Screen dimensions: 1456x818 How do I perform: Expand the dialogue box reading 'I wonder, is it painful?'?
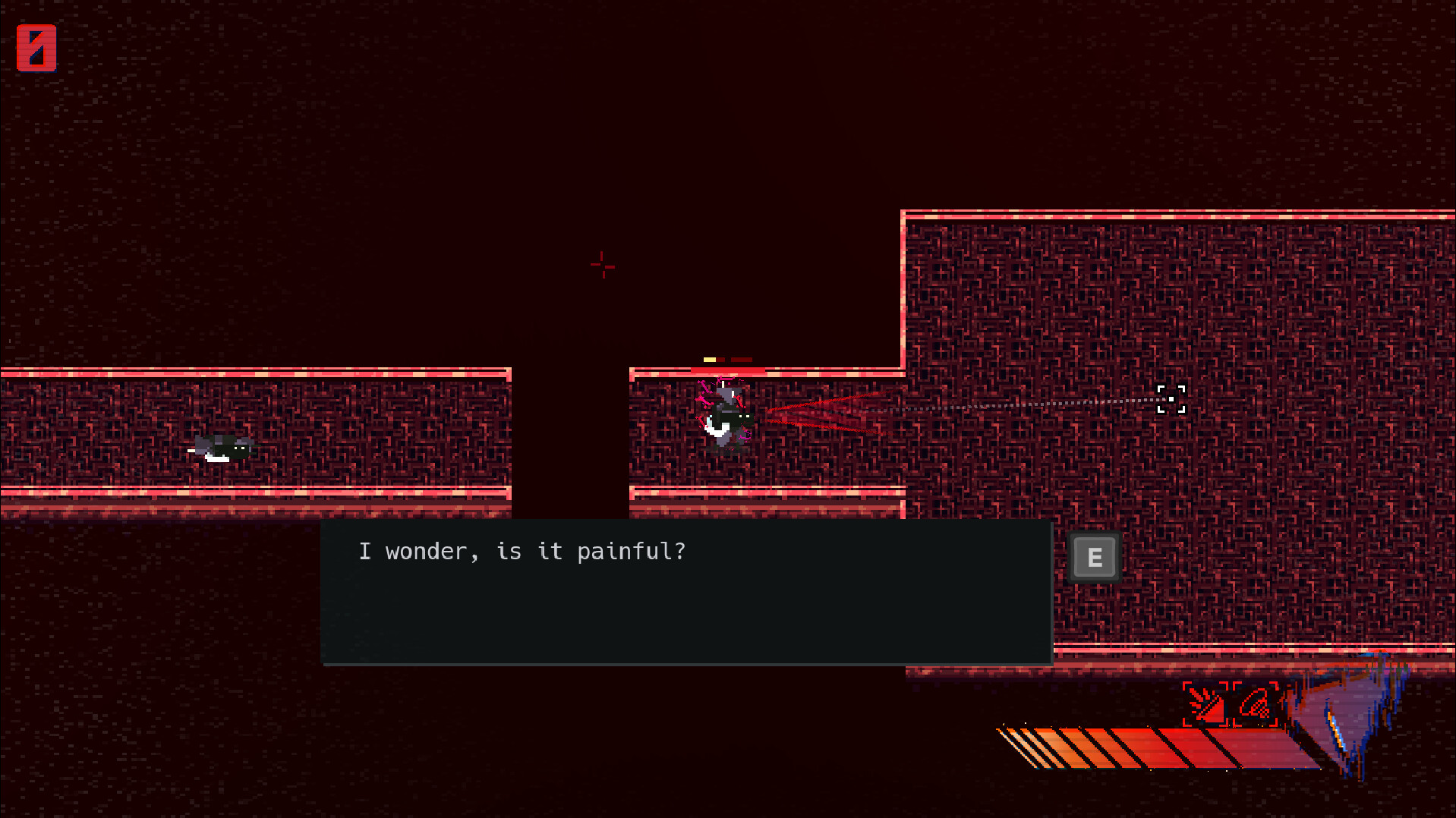[687, 592]
